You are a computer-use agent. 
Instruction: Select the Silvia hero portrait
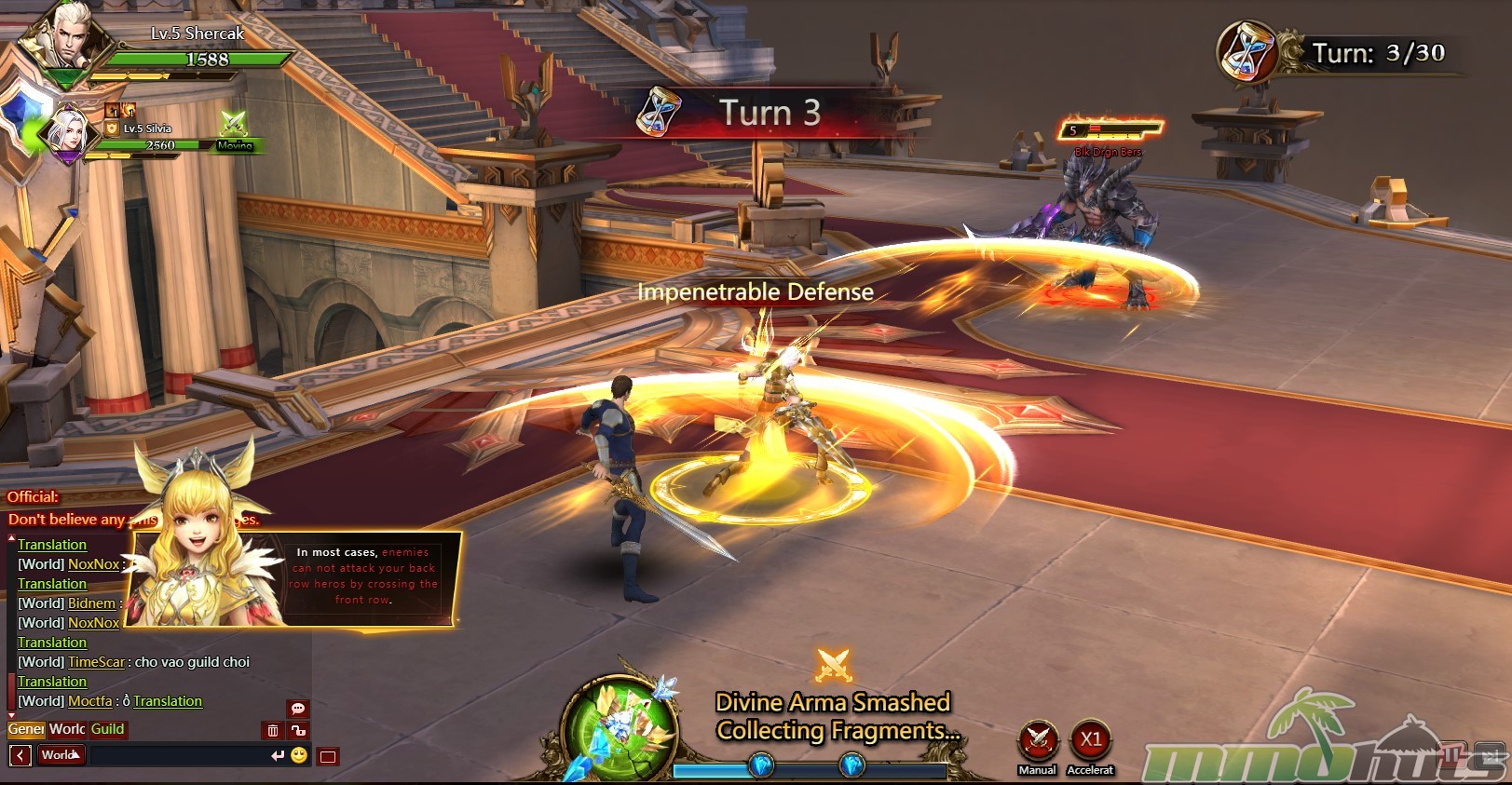pyautogui.click(x=67, y=133)
